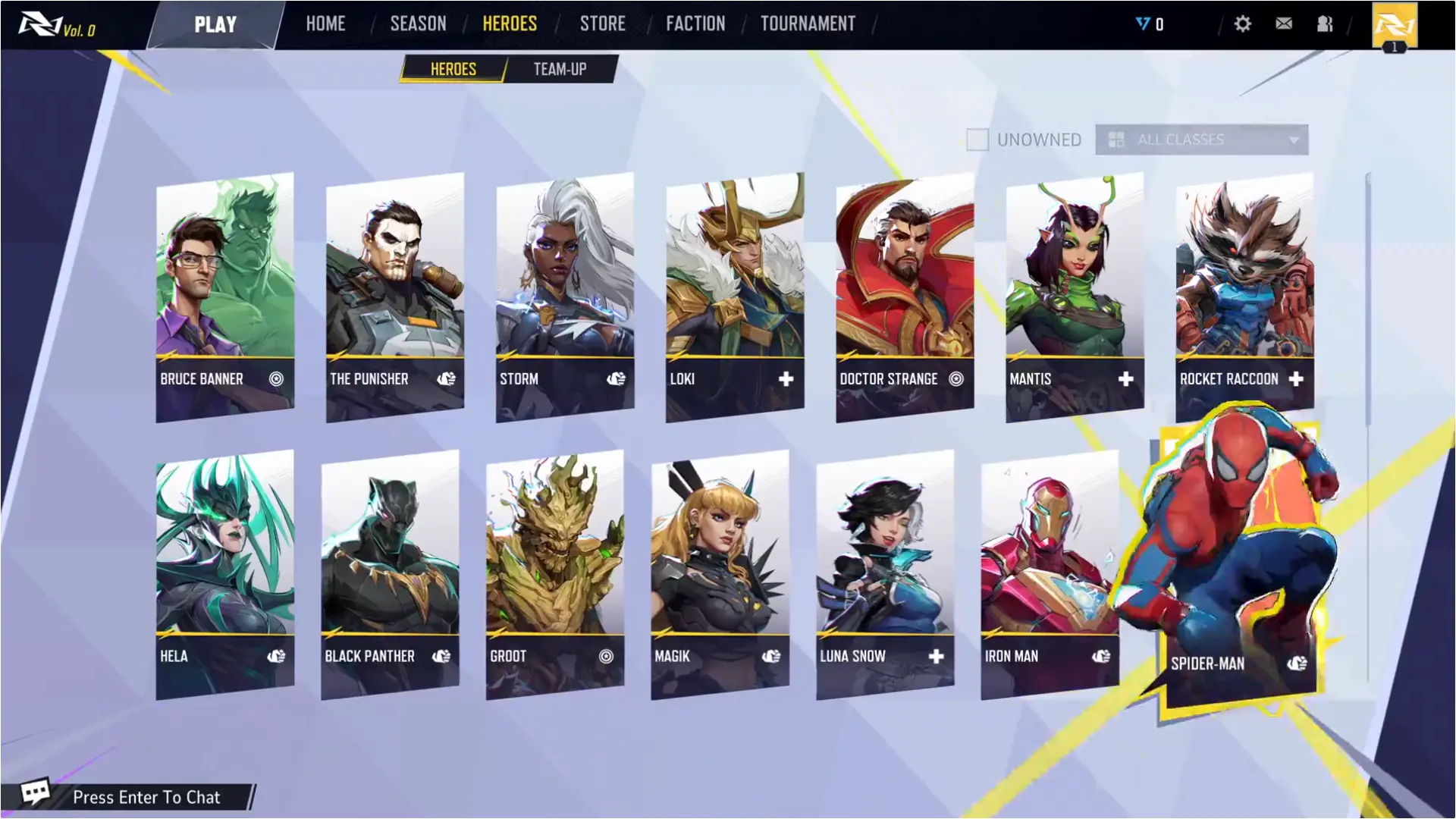Viewport: 1456px width, 819px height.
Task: Open the Faction tab
Action: coord(695,24)
